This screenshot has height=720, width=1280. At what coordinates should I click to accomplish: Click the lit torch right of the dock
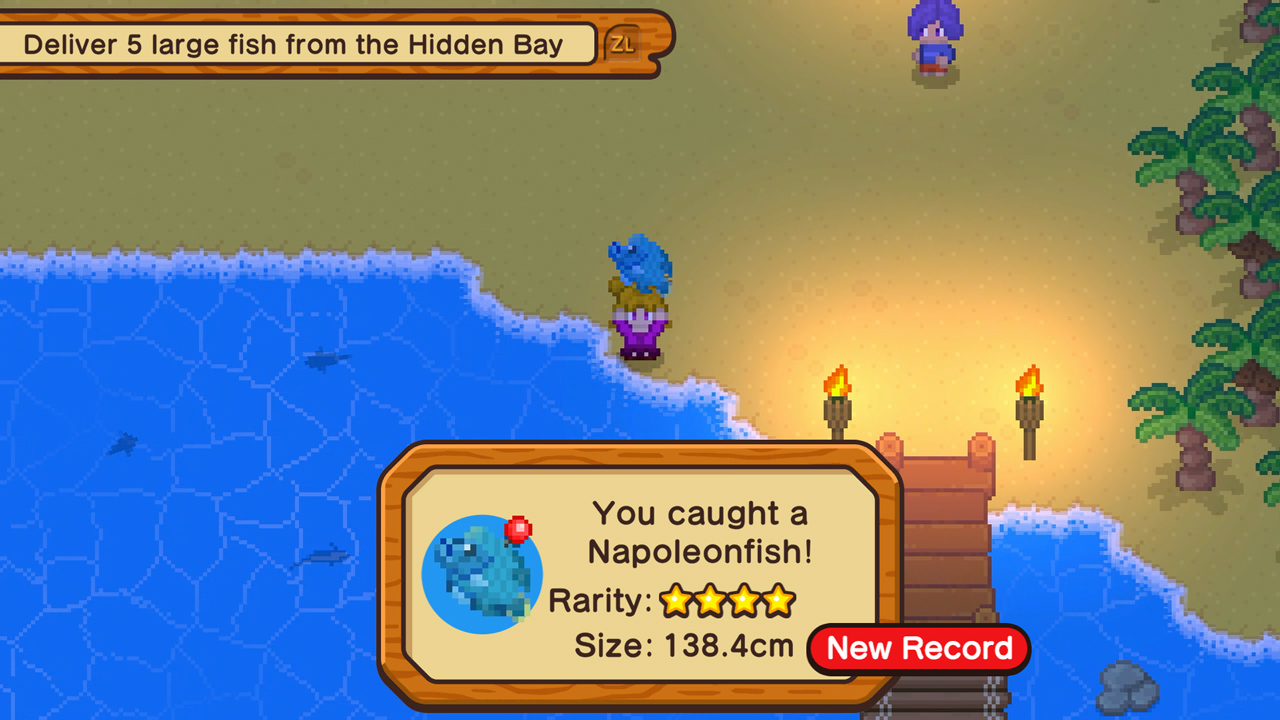tap(1029, 395)
